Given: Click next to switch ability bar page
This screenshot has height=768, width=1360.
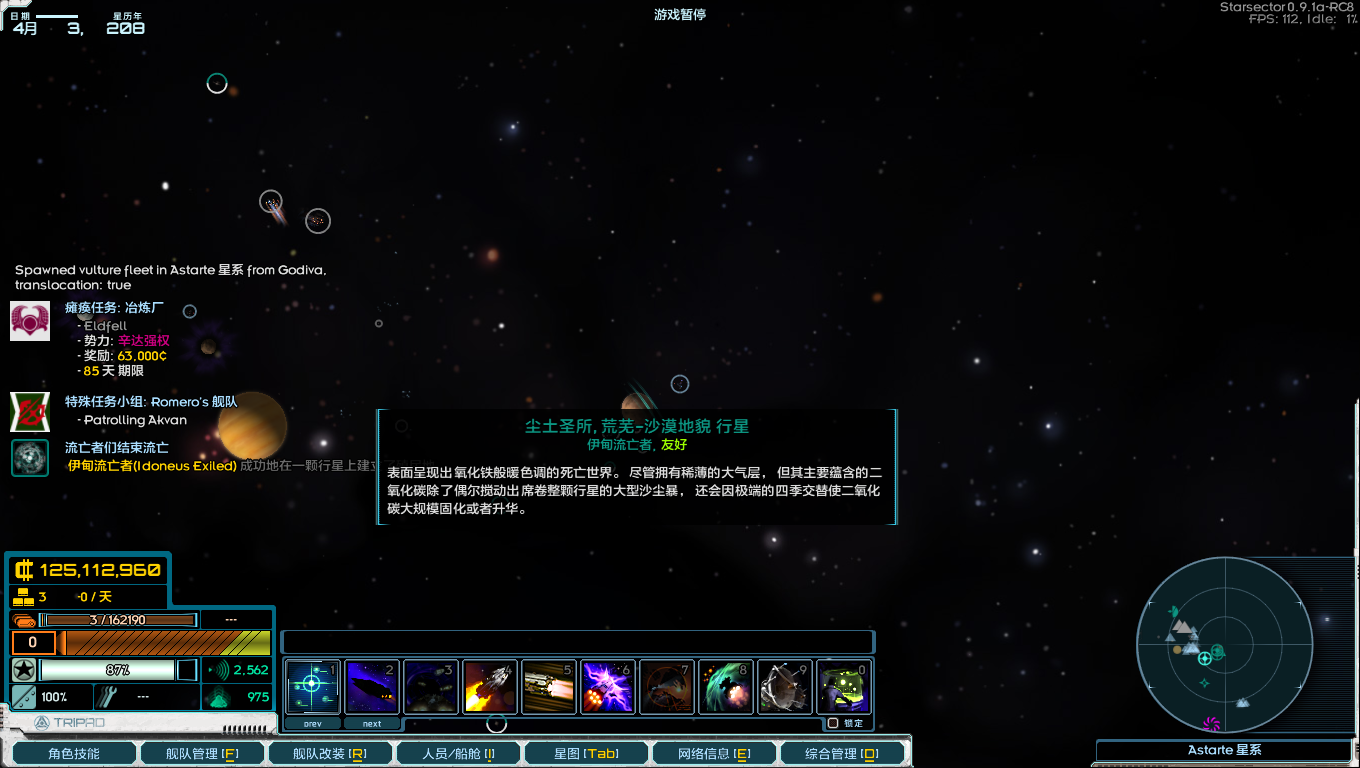Looking at the screenshot, I should (372, 722).
